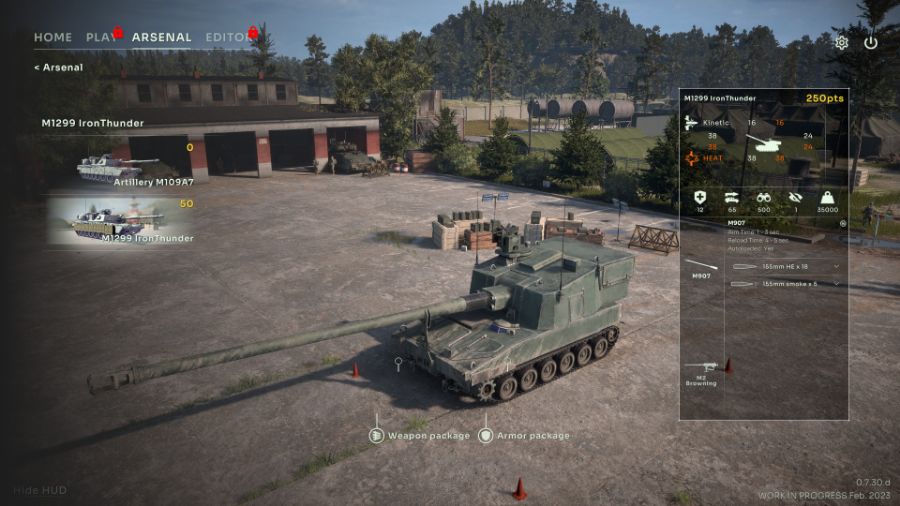
Task: Click the M907 details circle icon
Action: [842, 223]
